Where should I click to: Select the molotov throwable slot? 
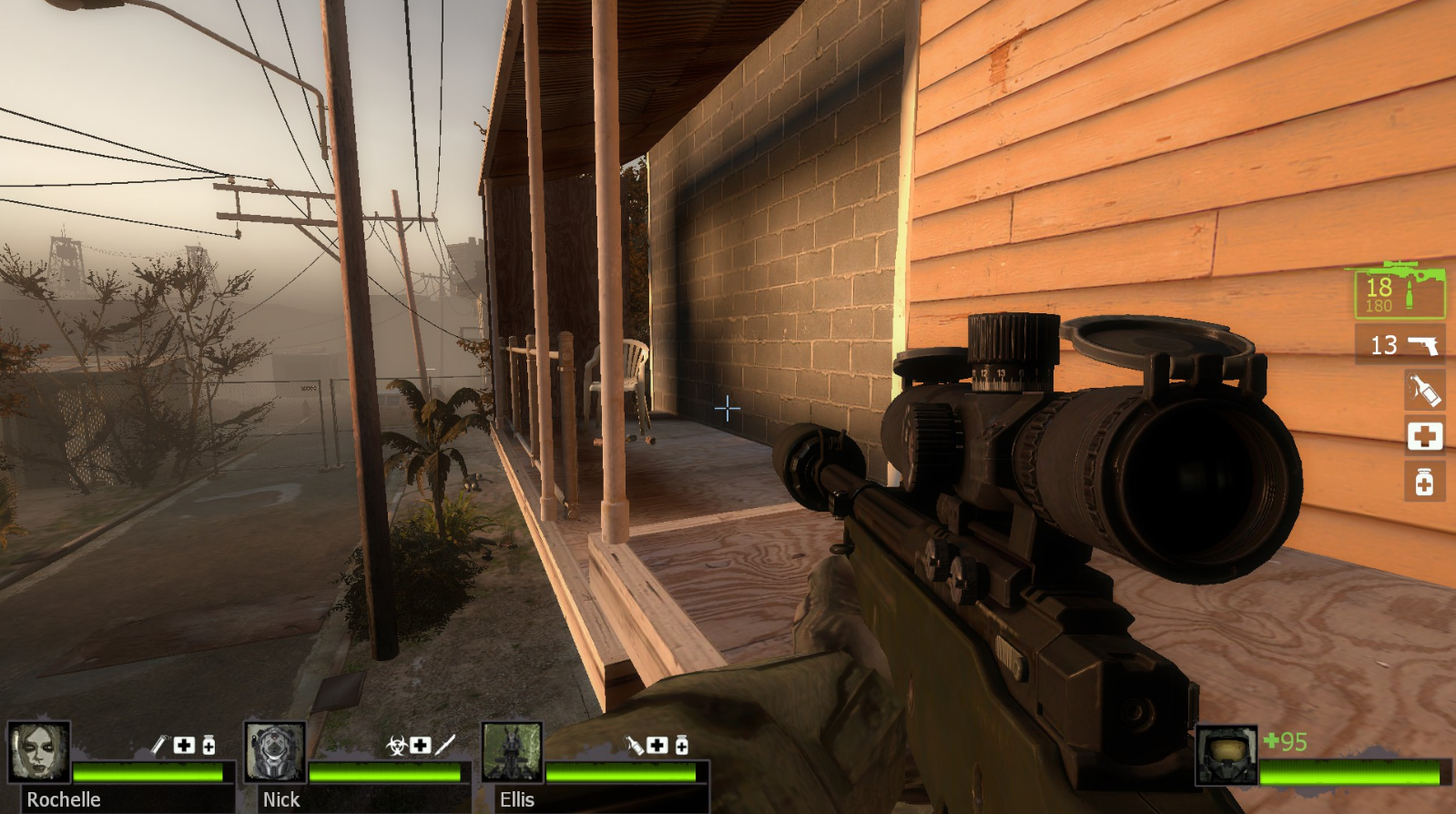coord(1424,391)
